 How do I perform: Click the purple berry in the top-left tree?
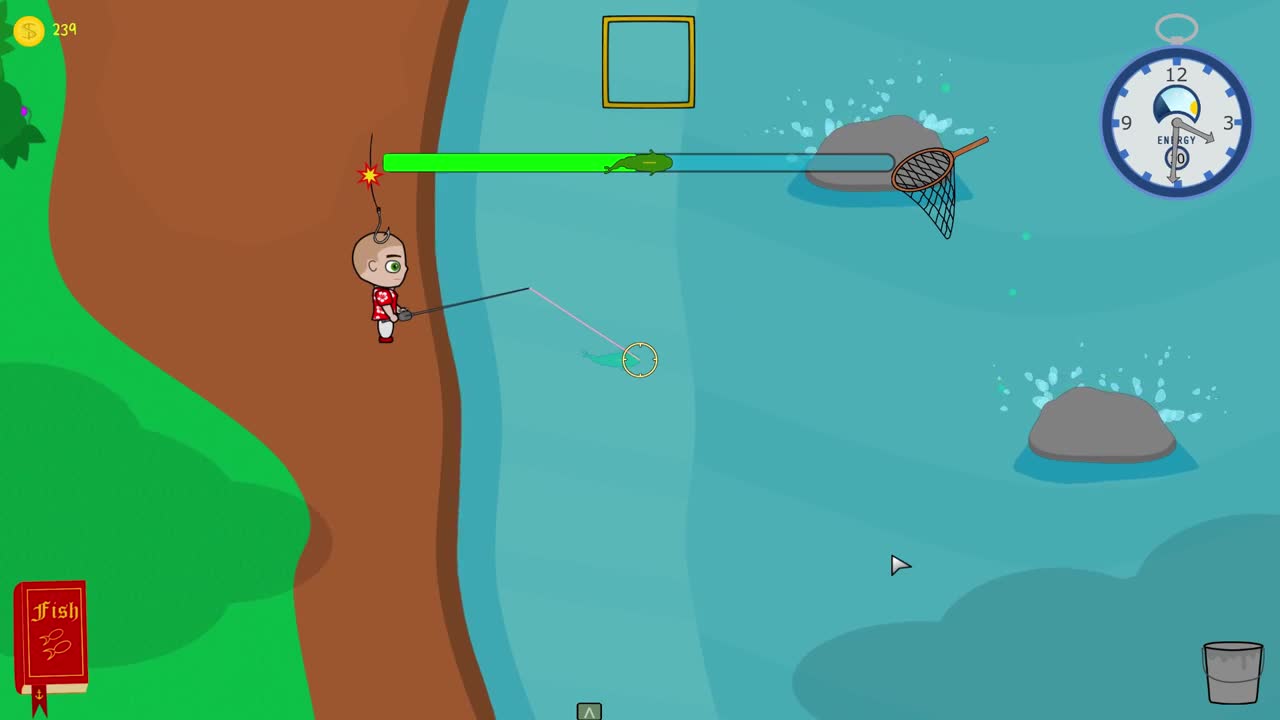pos(24,112)
